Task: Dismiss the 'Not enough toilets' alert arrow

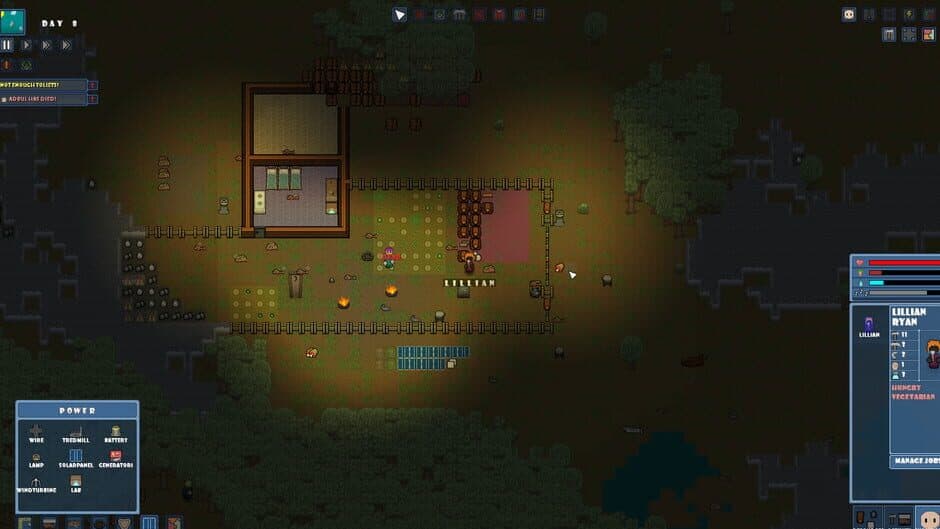Action: coord(93,85)
